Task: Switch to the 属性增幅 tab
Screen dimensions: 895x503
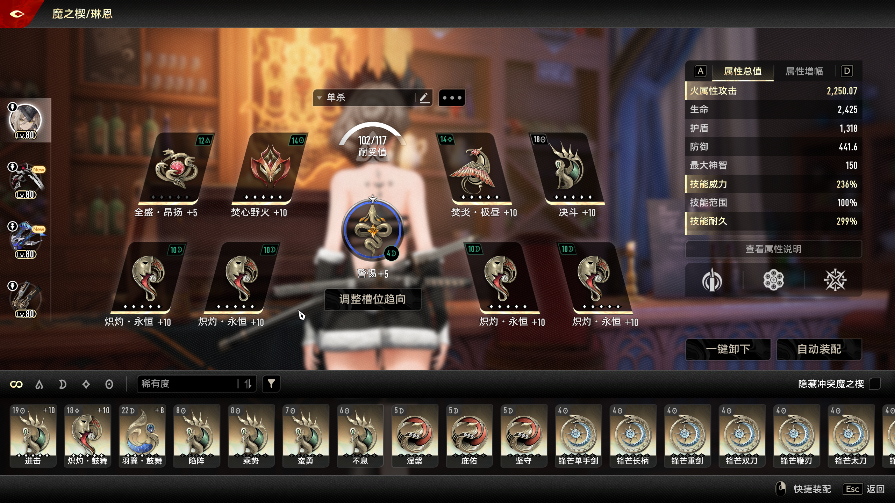Action: [804, 71]
